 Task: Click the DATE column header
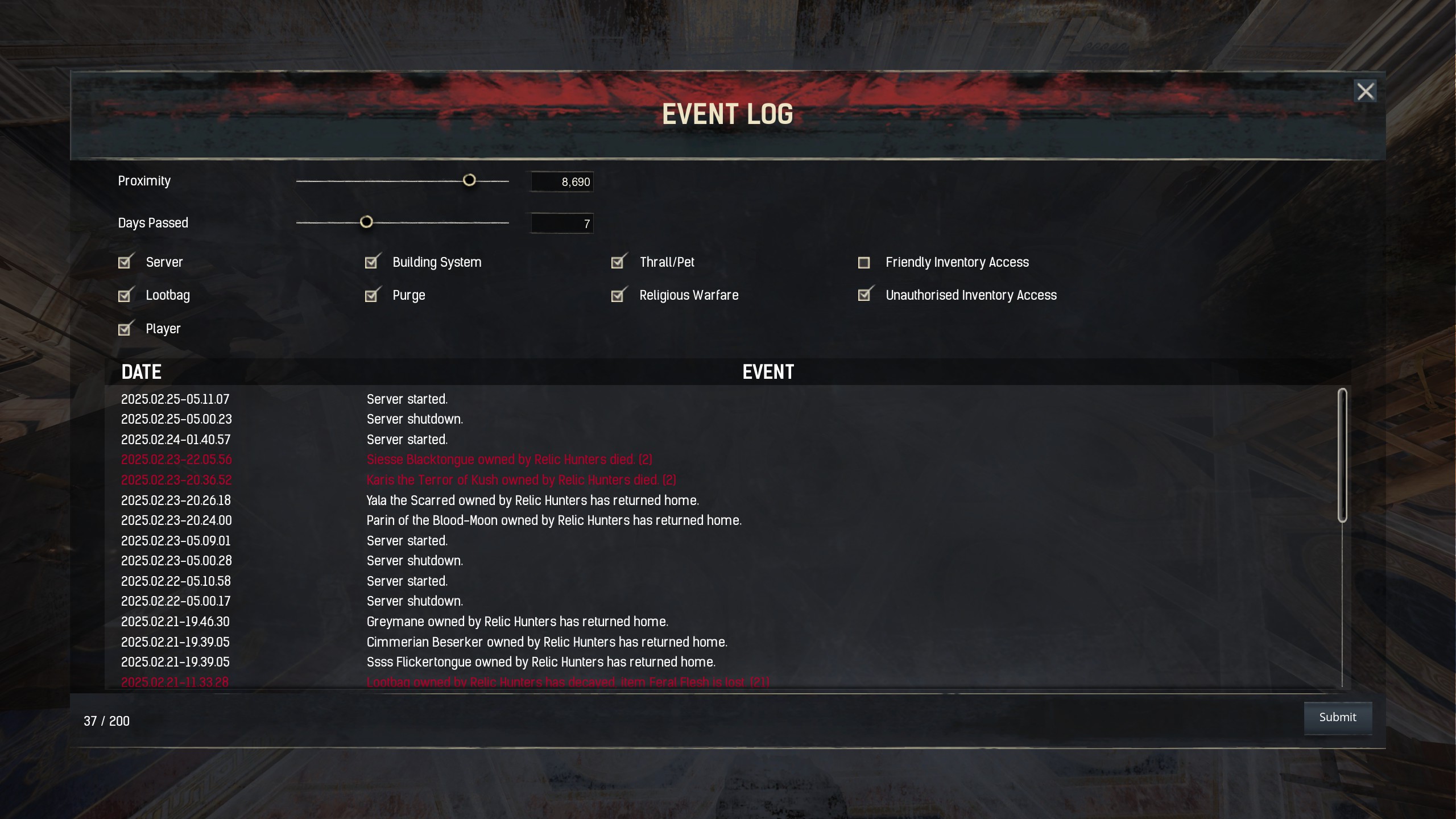pyautogui.click(x=141, y=371)
